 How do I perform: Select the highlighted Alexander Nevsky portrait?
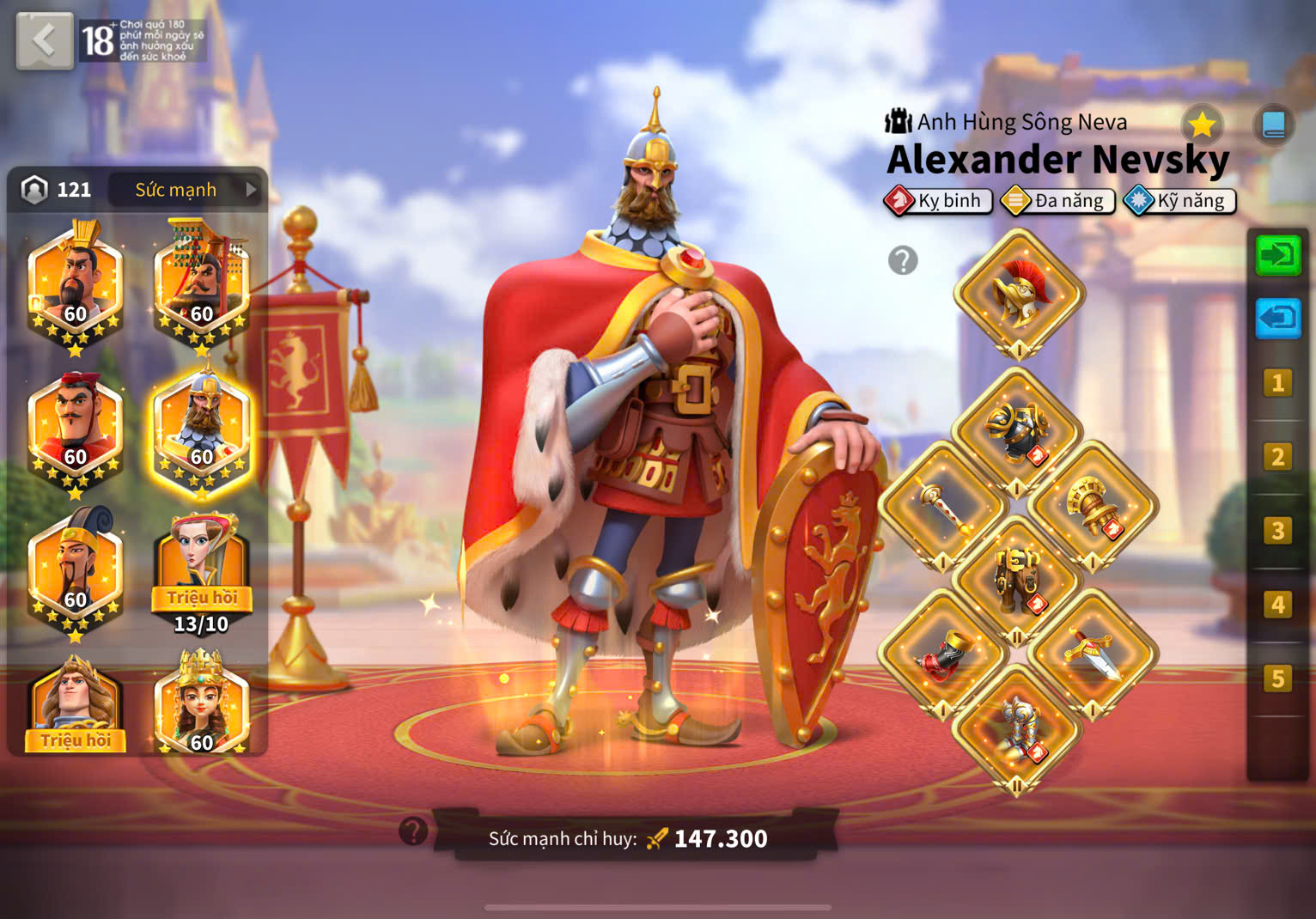(x=202, y=434)
